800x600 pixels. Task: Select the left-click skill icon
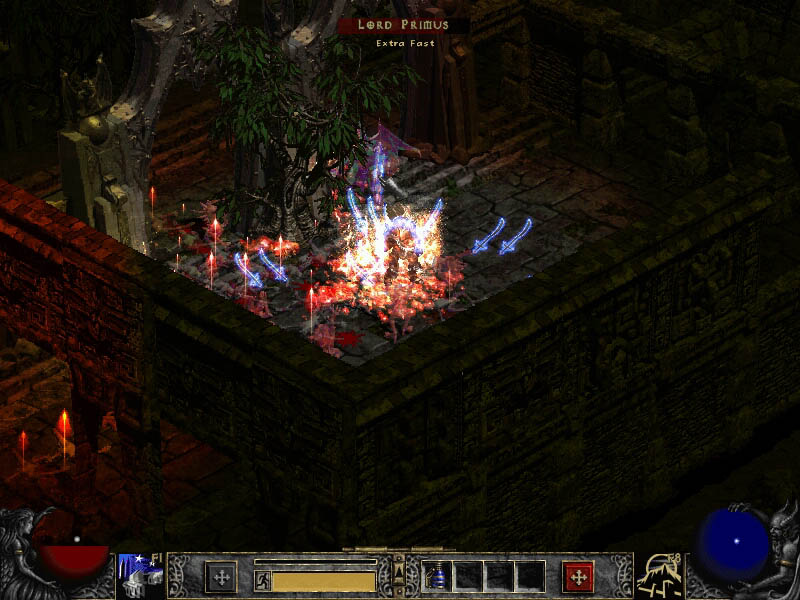point(141,576)
